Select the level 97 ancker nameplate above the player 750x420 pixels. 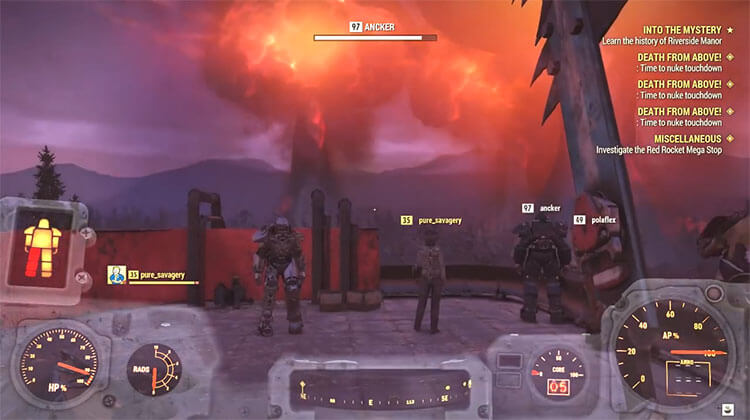(541, 208)
